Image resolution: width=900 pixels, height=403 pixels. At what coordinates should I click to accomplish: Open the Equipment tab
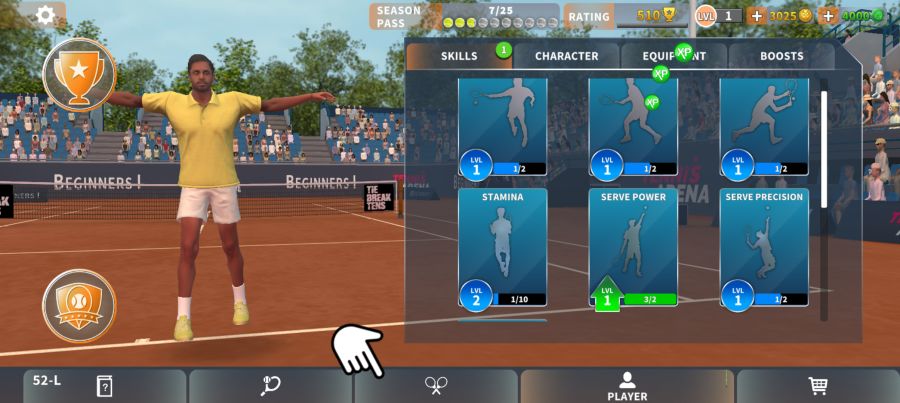coord(674,56)
